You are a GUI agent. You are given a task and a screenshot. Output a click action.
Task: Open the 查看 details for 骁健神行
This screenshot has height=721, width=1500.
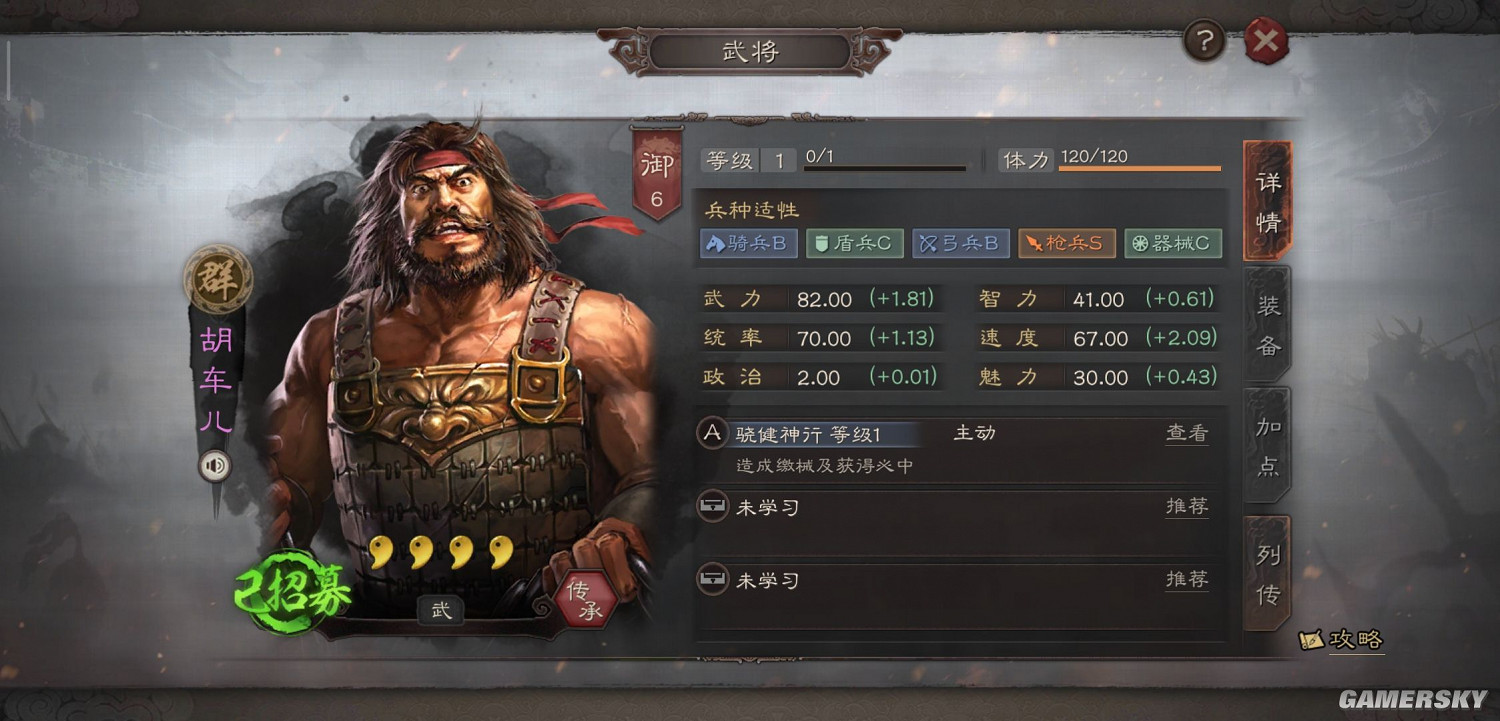tap(1186, 432)
